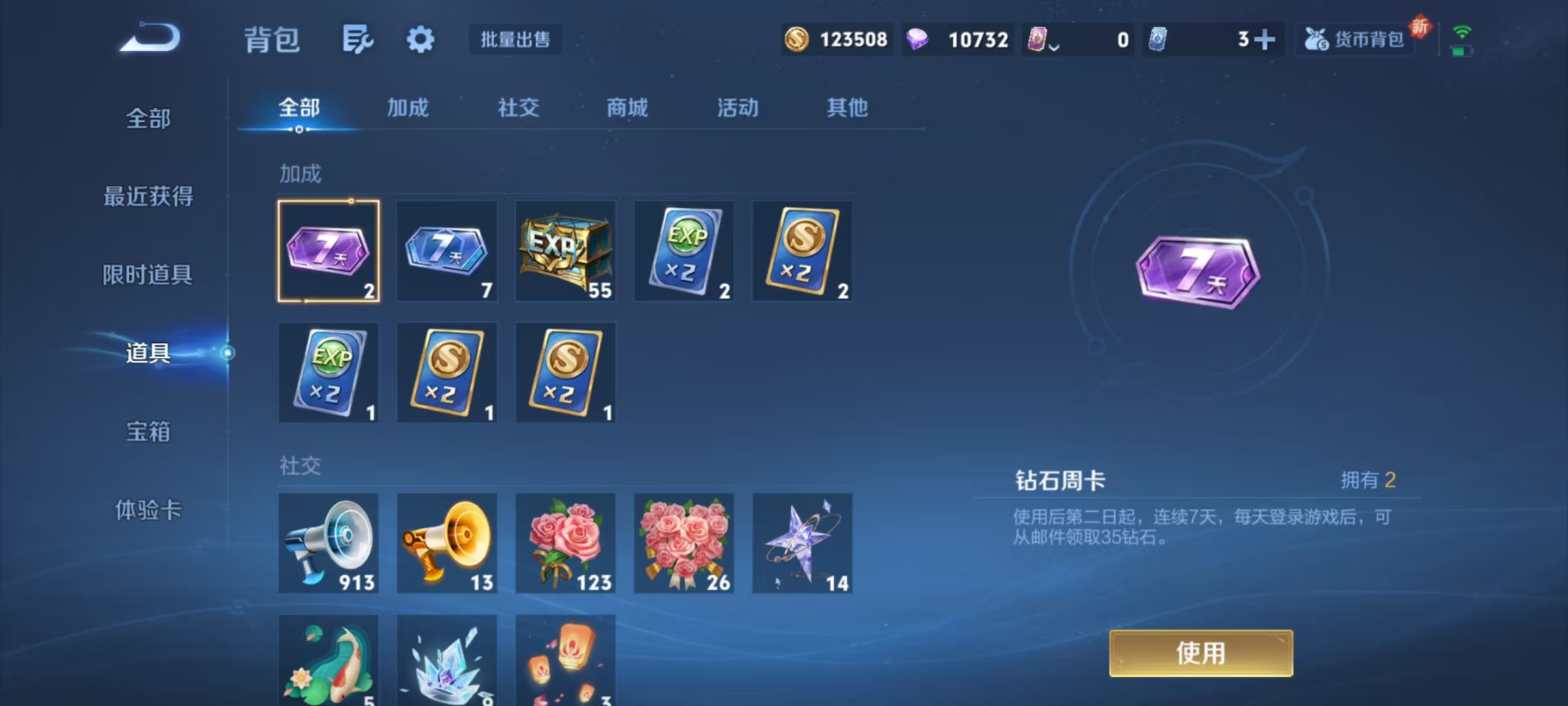Select the silver megaphone item

329,544
